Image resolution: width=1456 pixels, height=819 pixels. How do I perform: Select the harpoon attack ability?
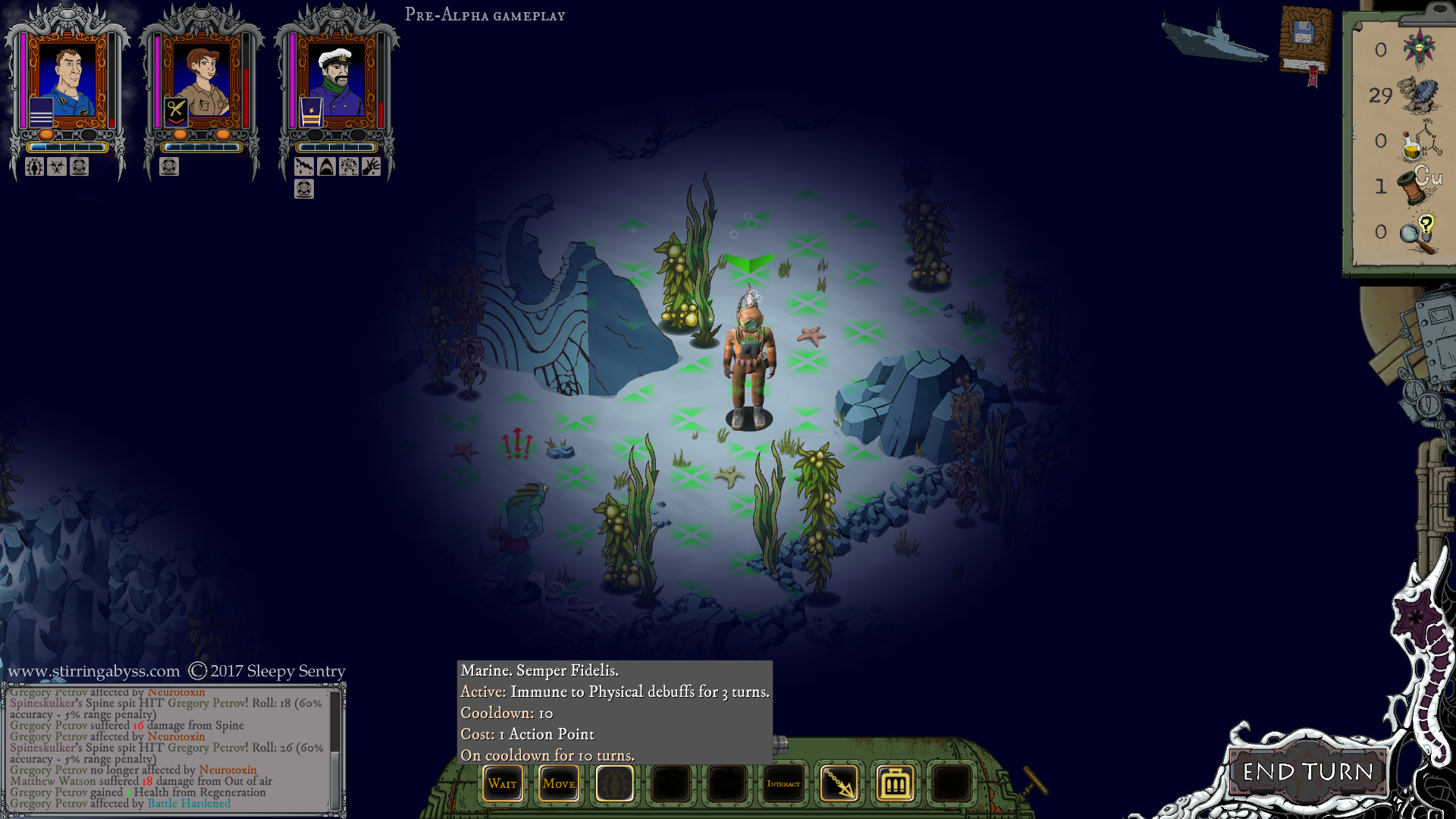click(839, 783)
